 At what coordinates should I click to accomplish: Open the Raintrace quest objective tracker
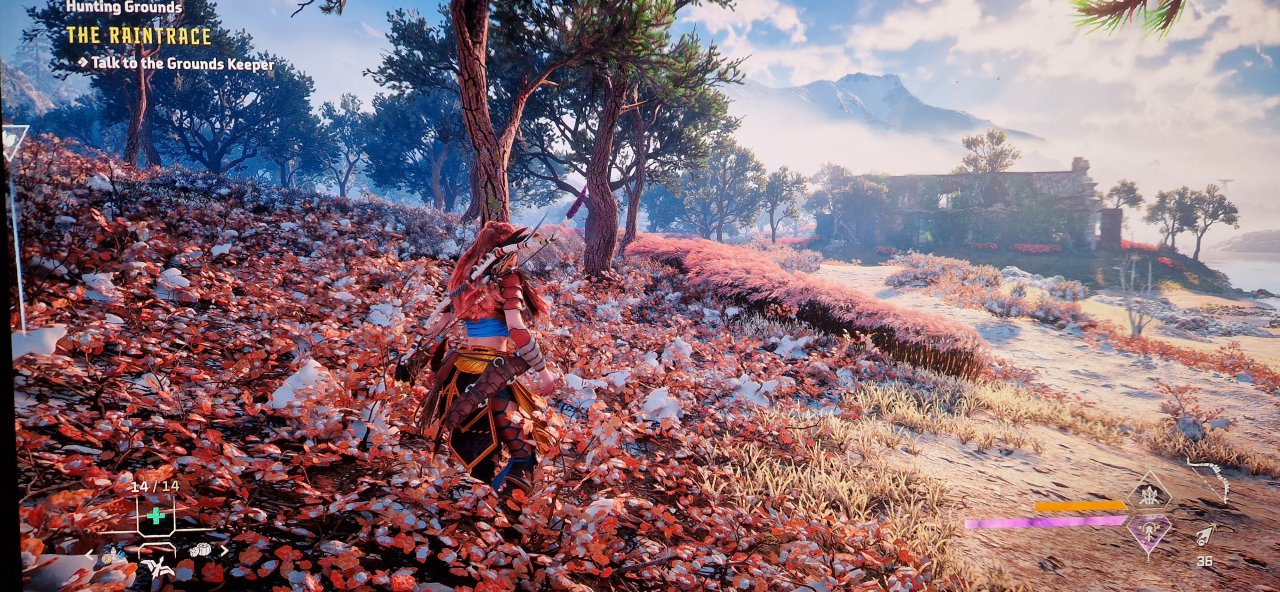(x=139, y=36)
